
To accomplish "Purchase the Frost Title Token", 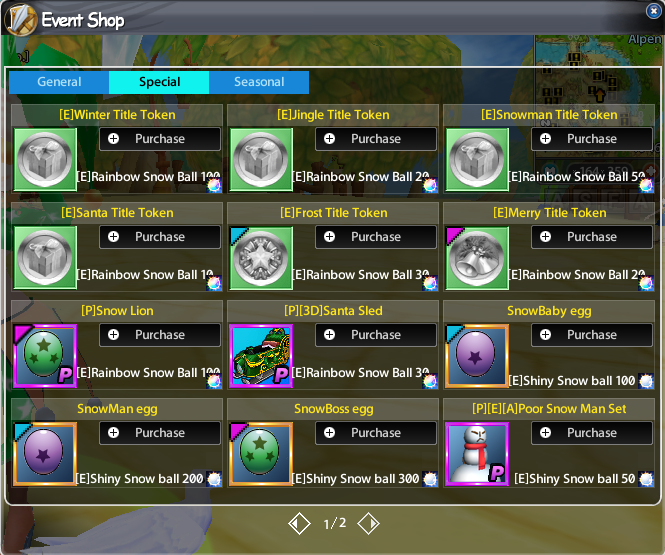I will (x=376, y=237).
